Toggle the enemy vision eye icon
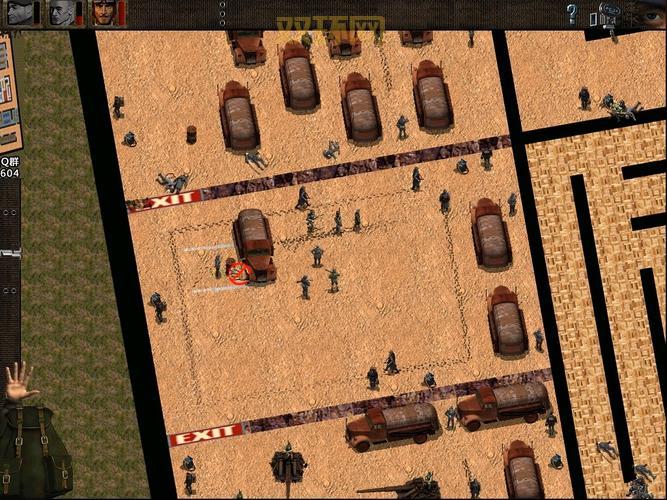 [650, 15]
